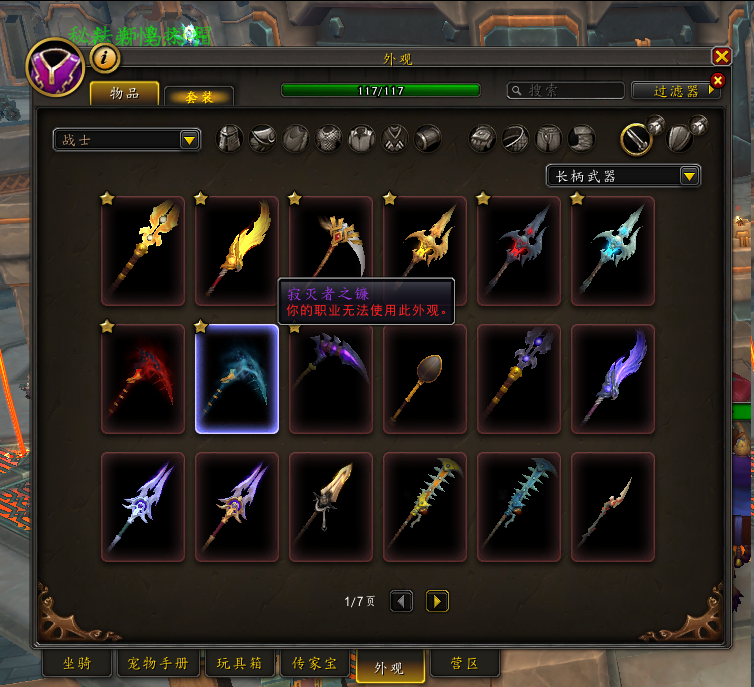The height and width of the screenshot is (687, 754).
Task: Open the 宠物手册 pet journal tab
Action: pyautogui.click(x=159, y=663)
